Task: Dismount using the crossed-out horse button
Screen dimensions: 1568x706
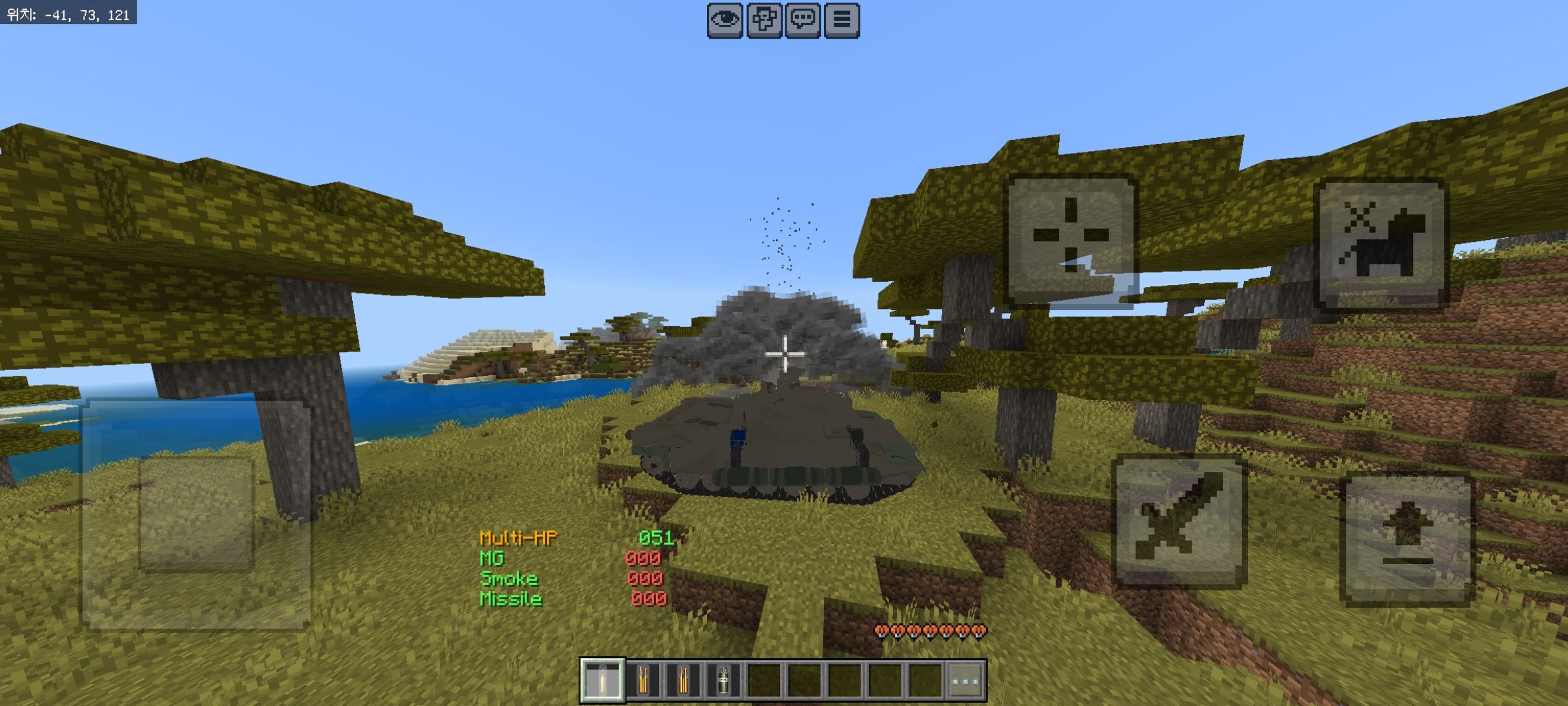Action: tap(1382, 243)
